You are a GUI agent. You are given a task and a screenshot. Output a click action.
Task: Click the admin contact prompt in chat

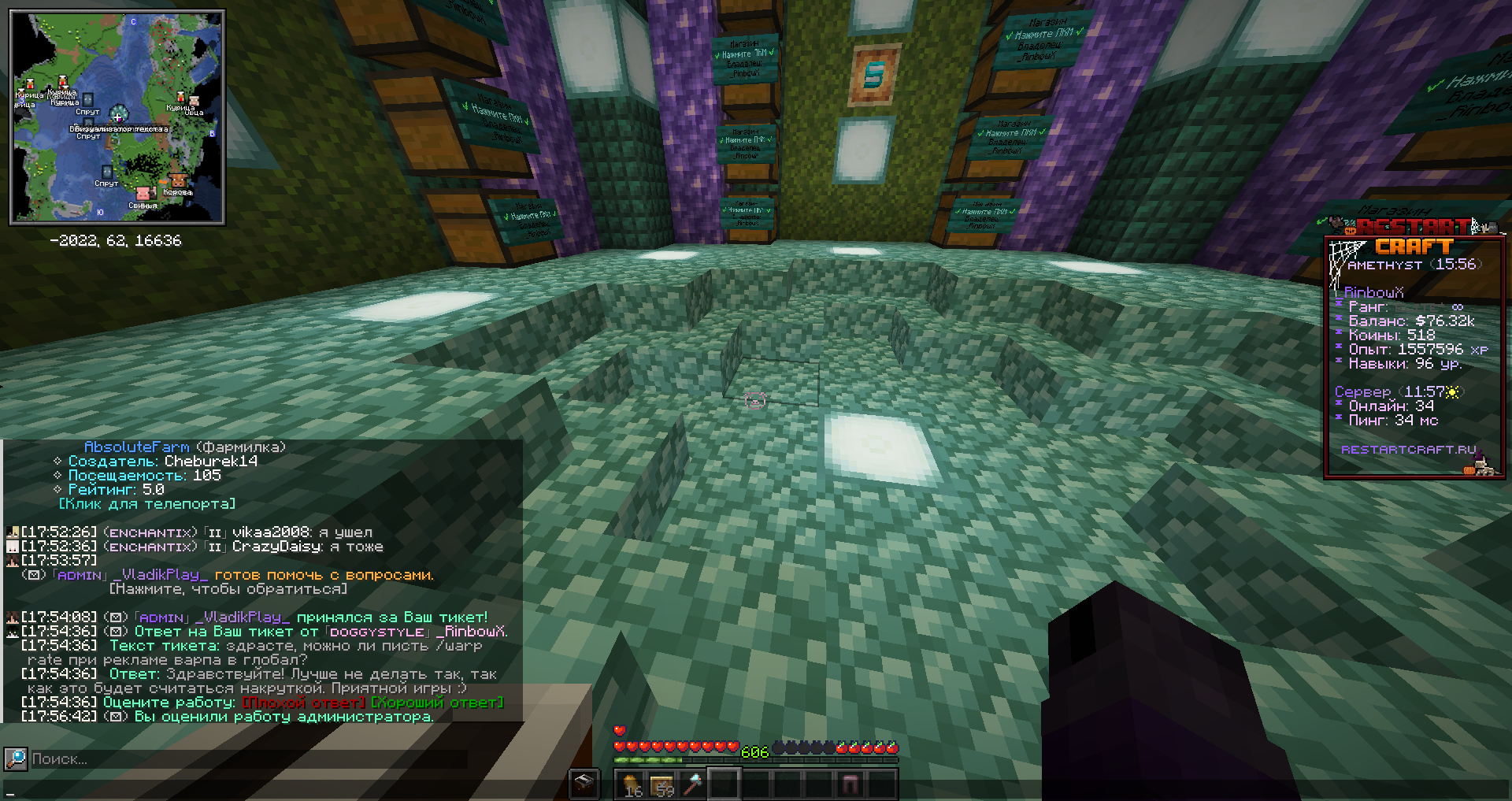228,589
